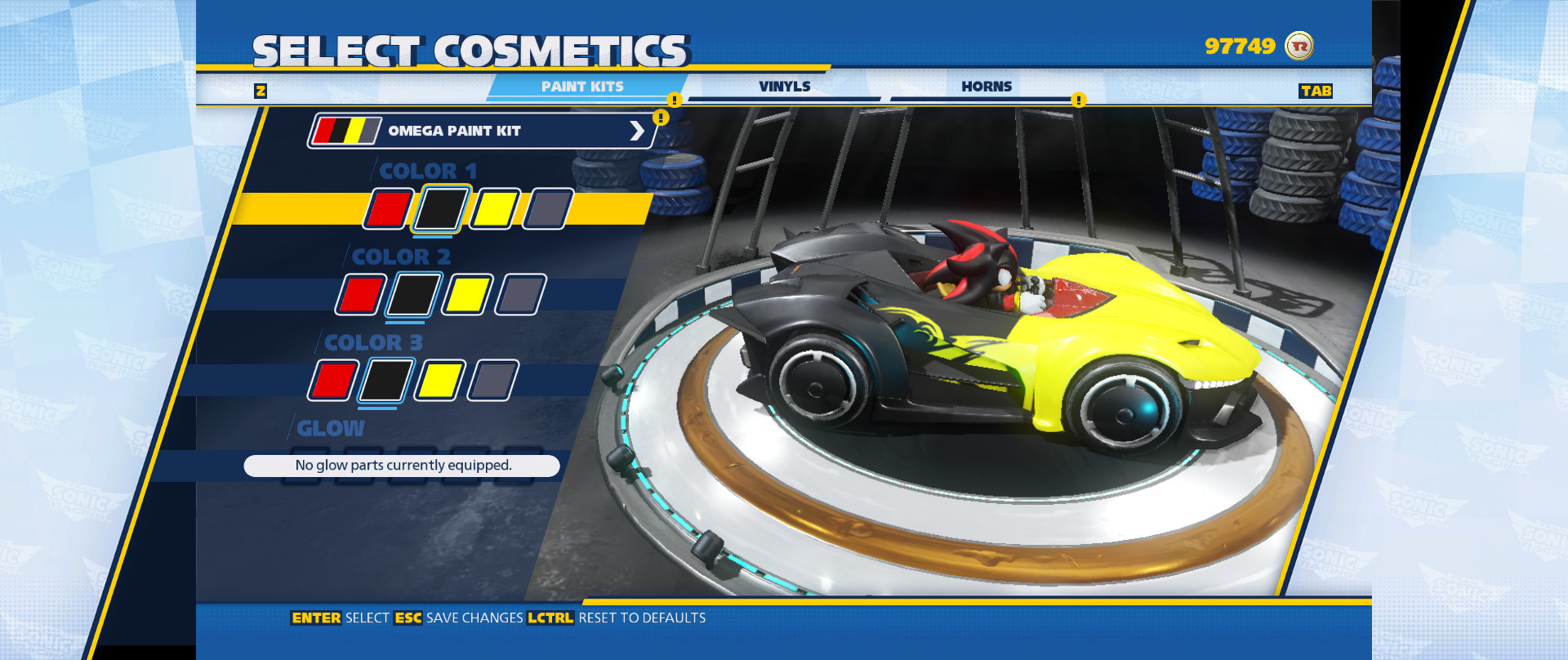This screenshot has height=660, width=1568.
Task: Click the ENTER key icon in bottom bar
Action: coord(318,618)
